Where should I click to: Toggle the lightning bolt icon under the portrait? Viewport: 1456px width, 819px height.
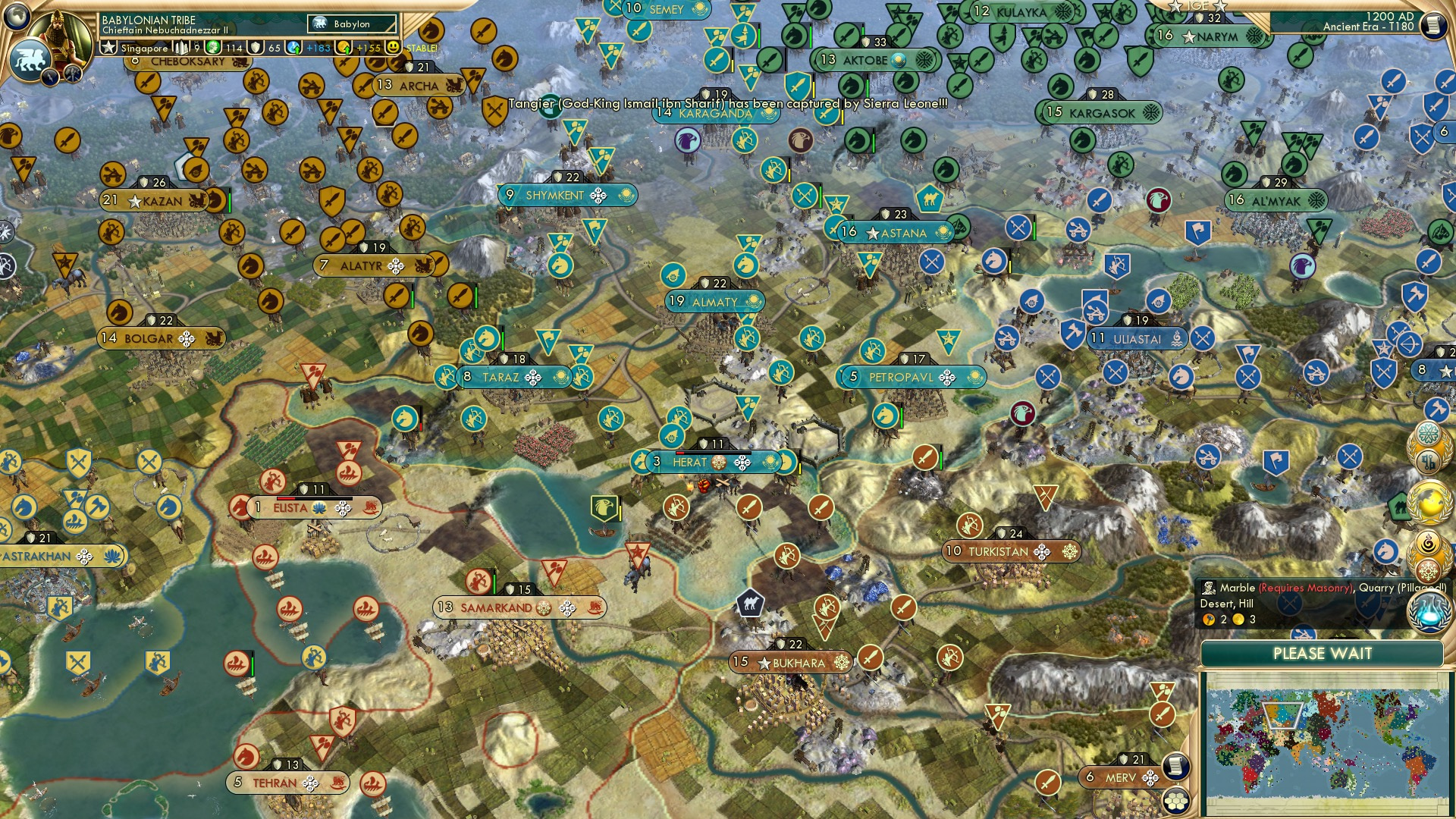pyautogui.click(x=50, y=77)
